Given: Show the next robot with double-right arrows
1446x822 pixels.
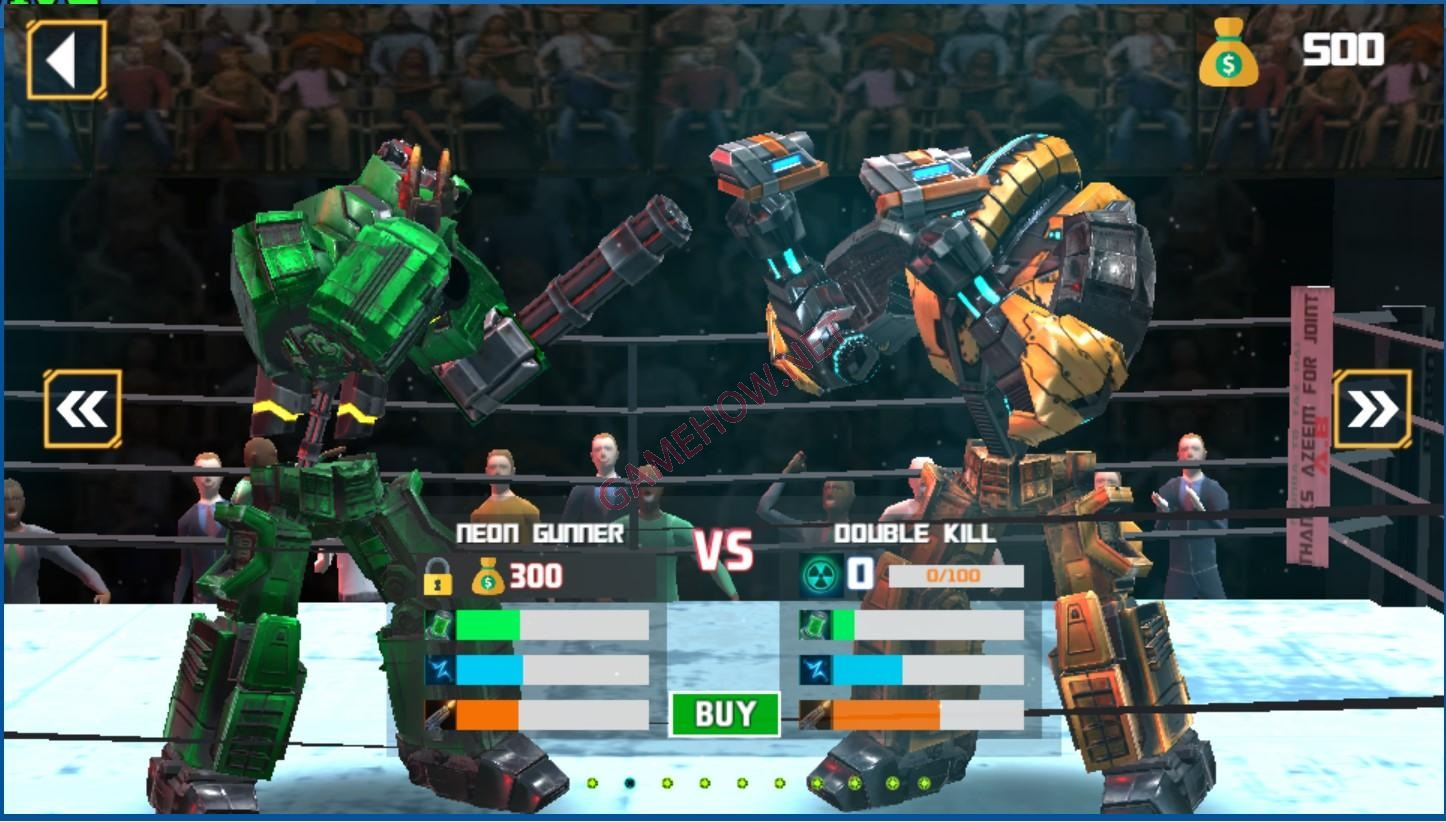Looking at the screenshot, I should pos(1372,409).
